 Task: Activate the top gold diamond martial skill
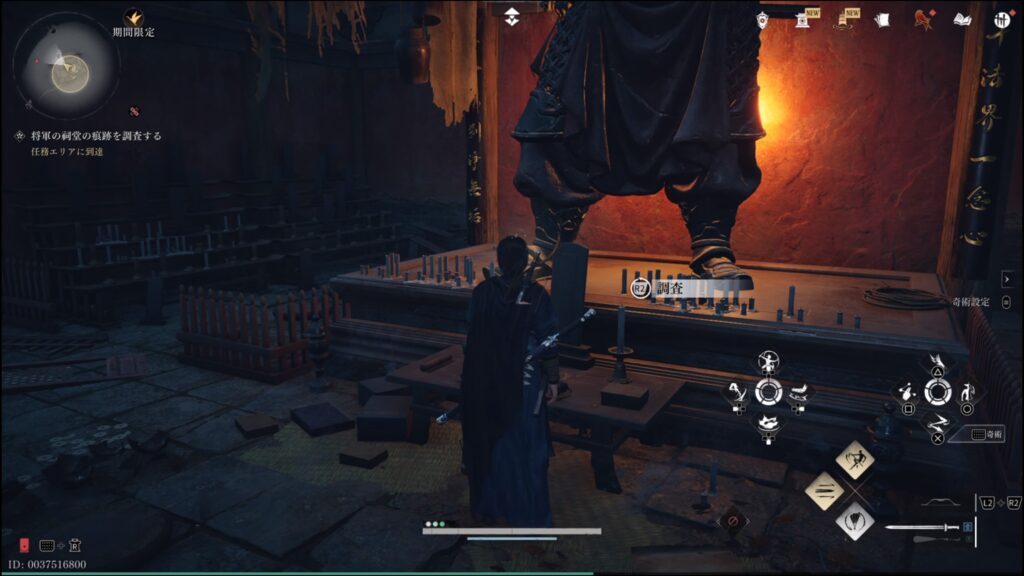click(855, 459)
